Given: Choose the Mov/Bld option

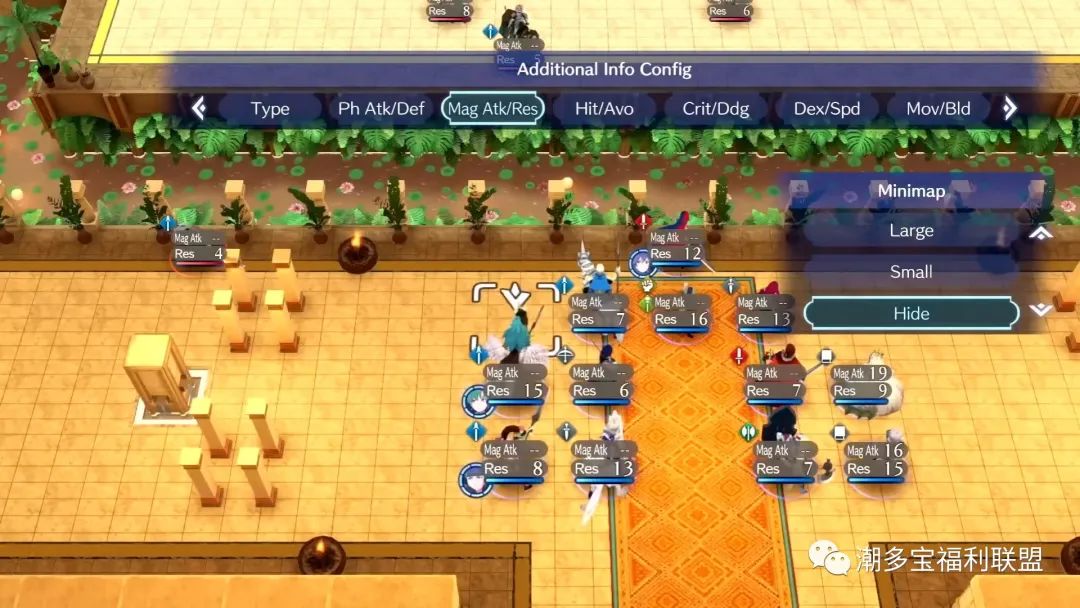Looking at the screenshot, I should pos(938,109).
